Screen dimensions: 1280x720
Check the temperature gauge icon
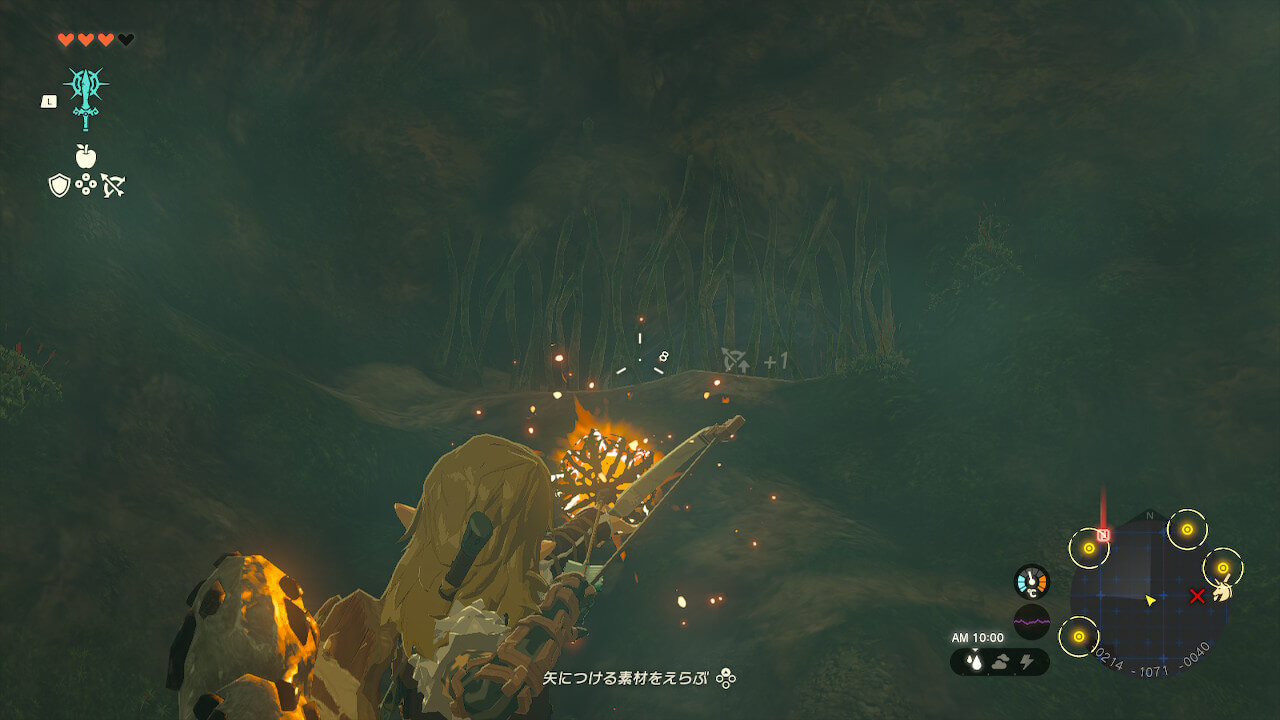1031,582
